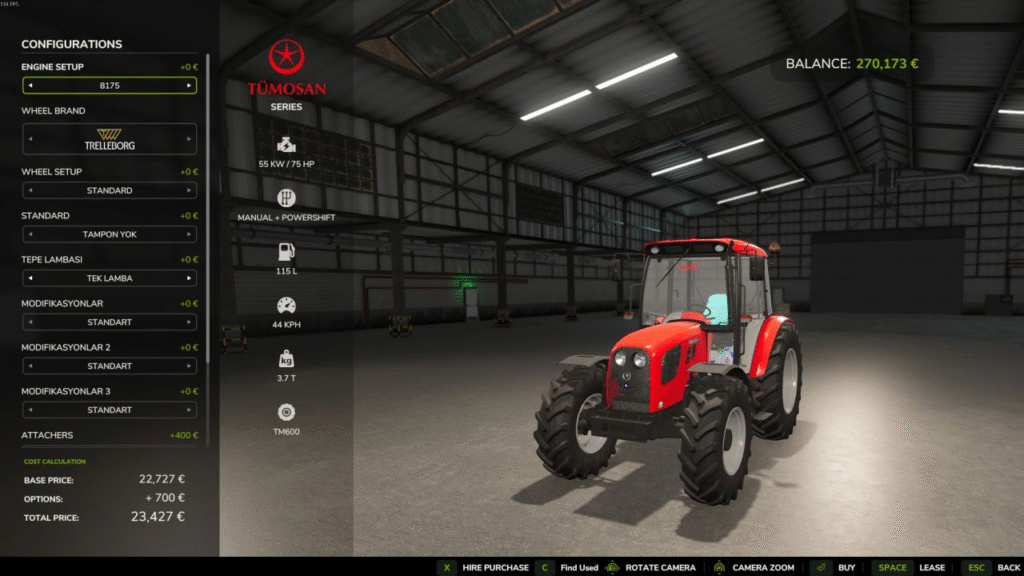Image resolution: width=1024 pixels, height=576 pixels.
Task: Switch to previous wheel brand
Action: coord(29,139)
